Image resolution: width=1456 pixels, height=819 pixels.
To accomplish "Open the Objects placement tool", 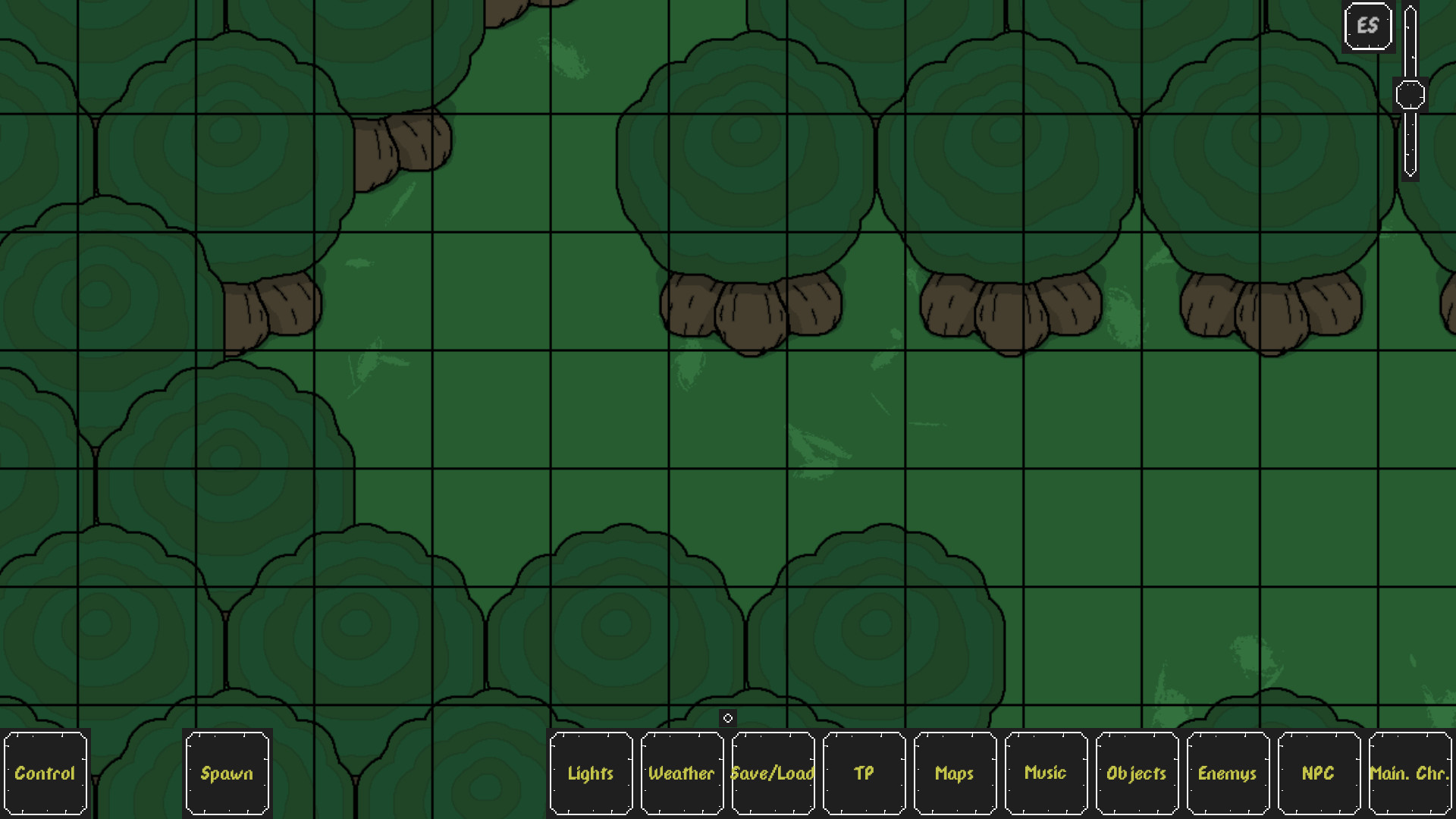I will [1135, 773].
